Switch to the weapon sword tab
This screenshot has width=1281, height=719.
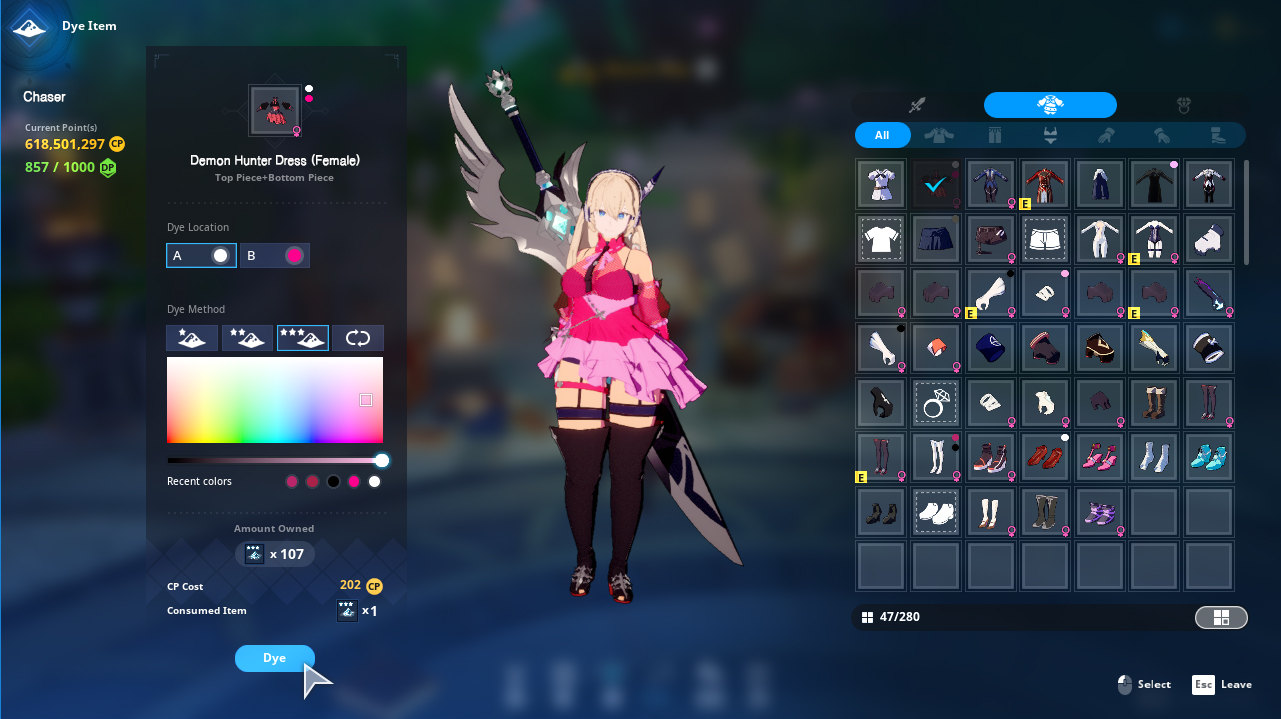point(917,105)
